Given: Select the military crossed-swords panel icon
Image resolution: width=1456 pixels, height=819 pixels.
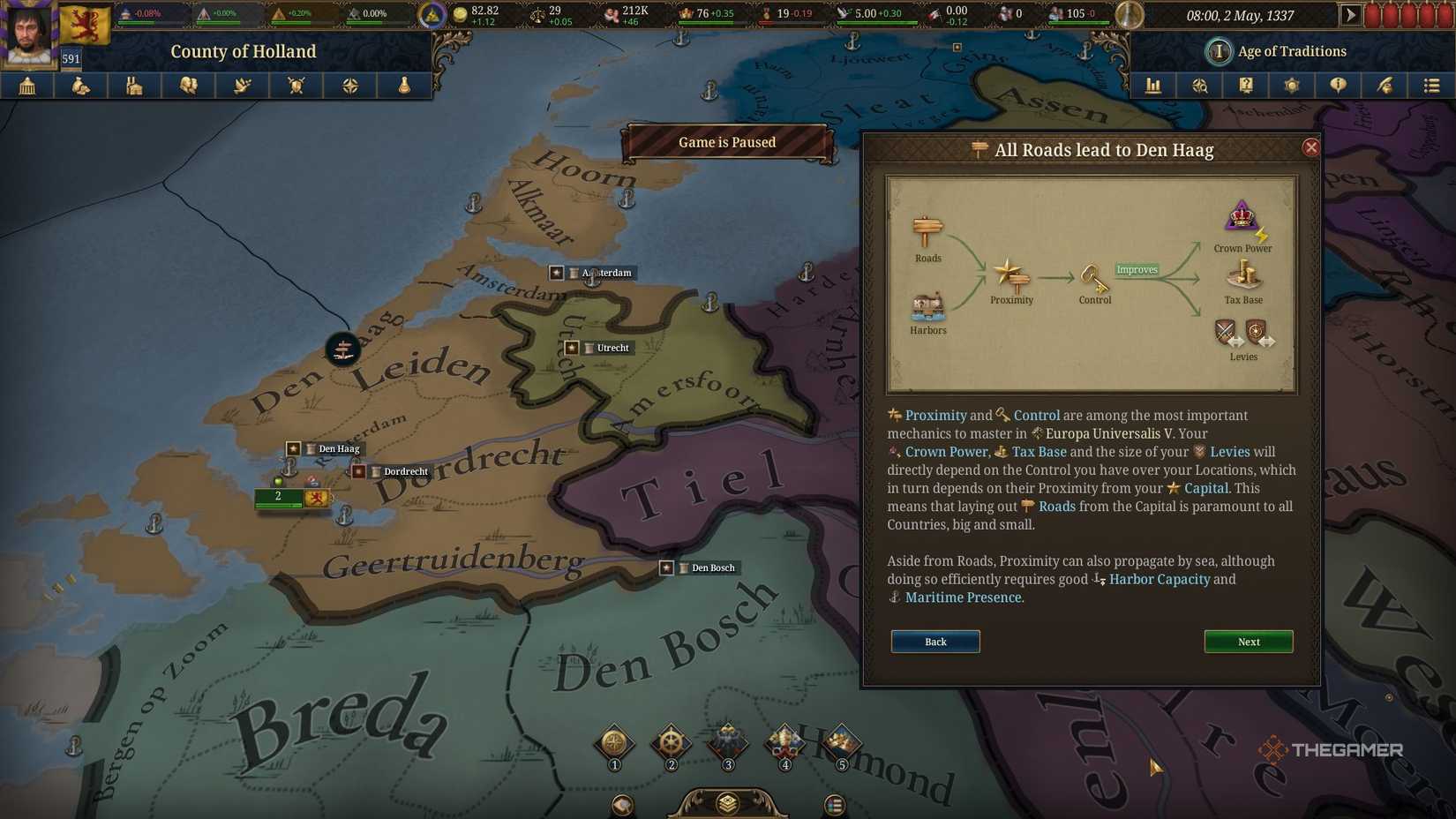Looking at the screenshot, I should tap(296, 86).
